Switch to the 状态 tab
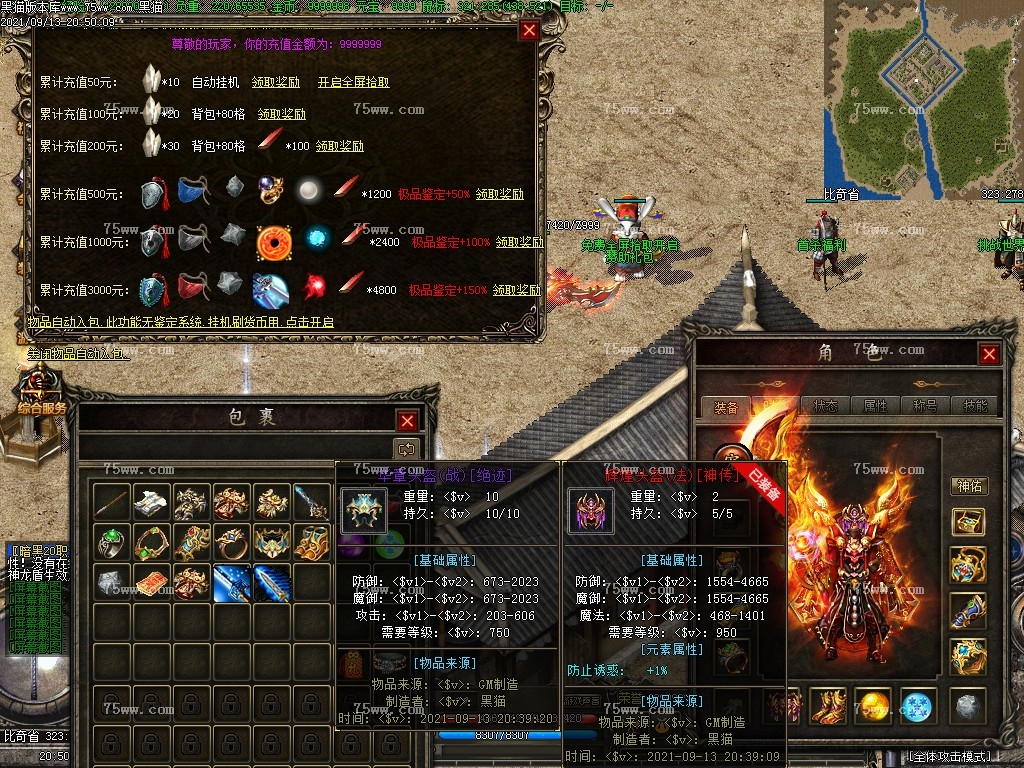 click(825, 406)
